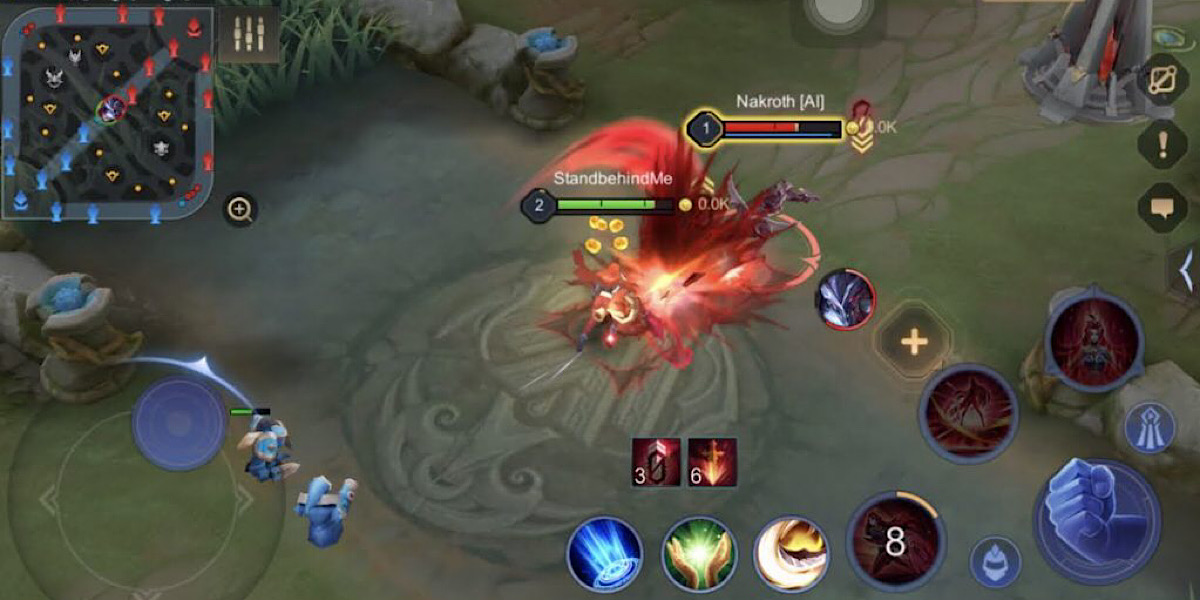Click the golden plus upgrade button
Viewport: 1200px width, 600px height.
[x=913, y=342]
